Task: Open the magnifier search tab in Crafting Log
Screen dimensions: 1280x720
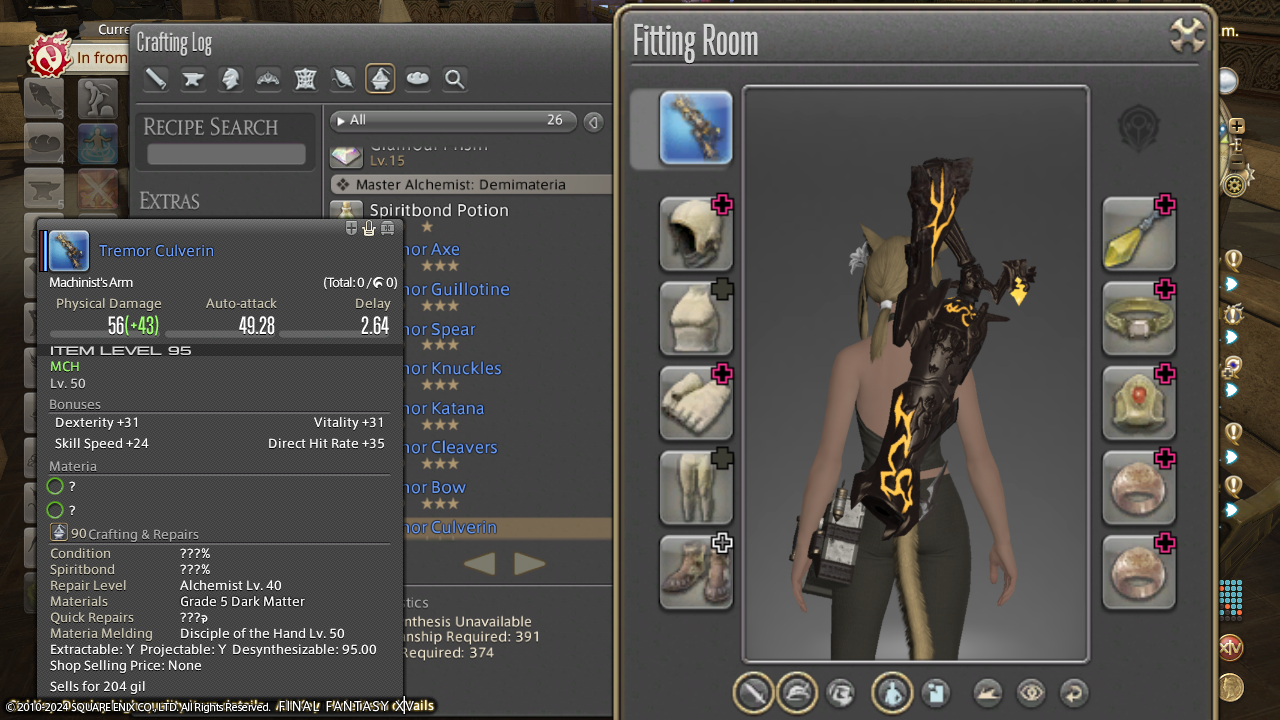Action: [x=455, y=79]
